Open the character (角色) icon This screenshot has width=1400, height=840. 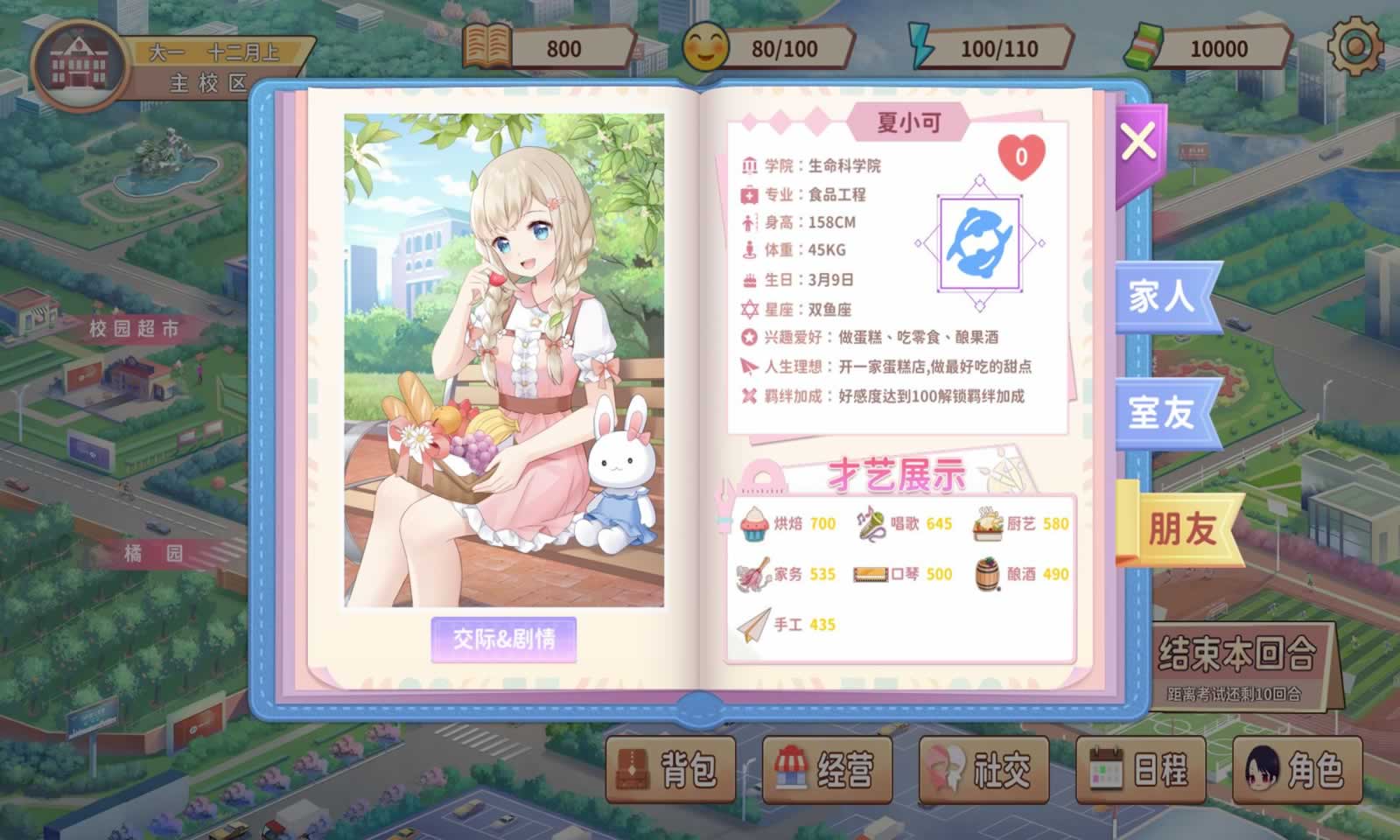(x=1262, y=769)
